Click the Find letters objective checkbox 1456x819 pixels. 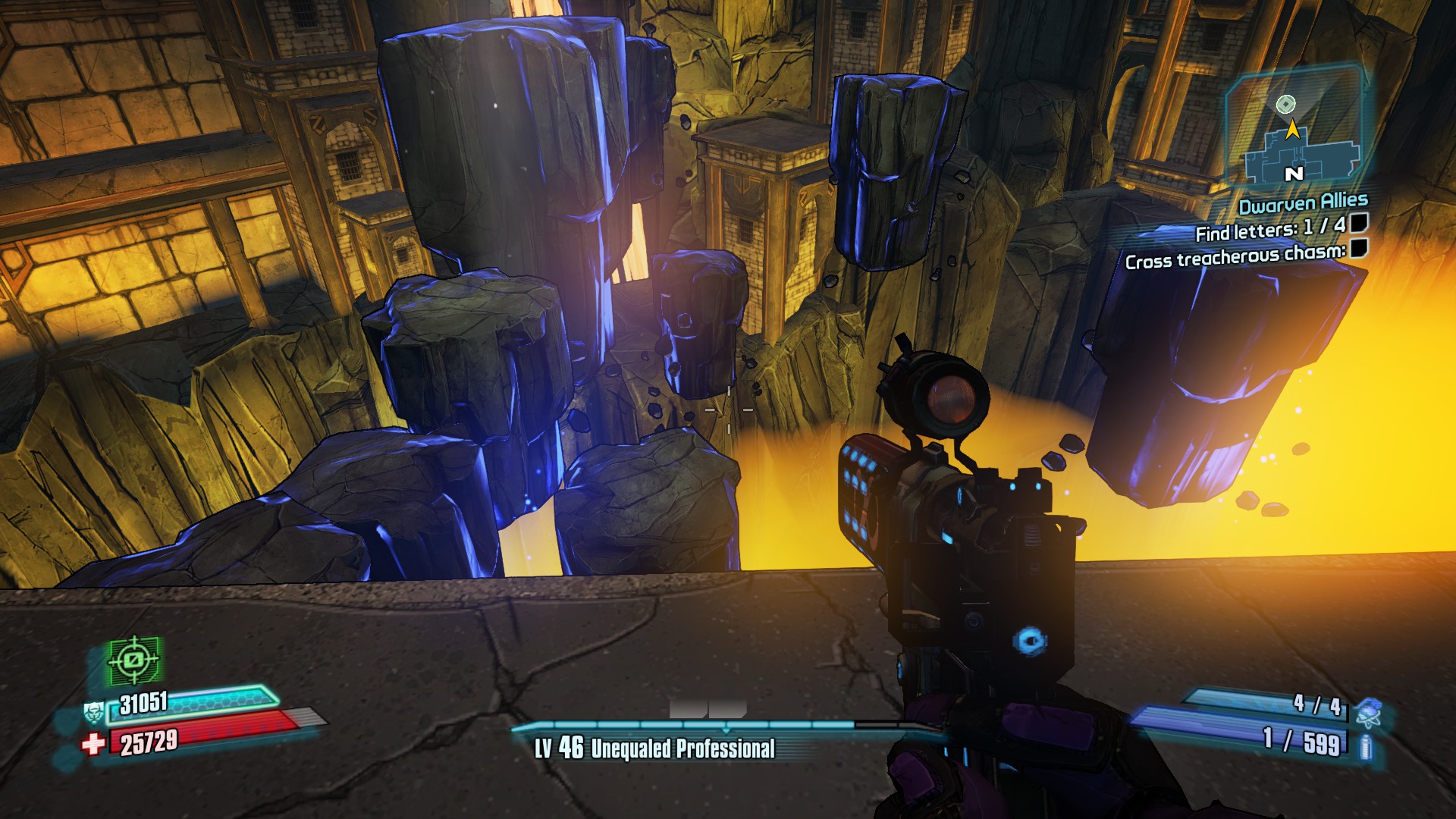[1359, 222]
